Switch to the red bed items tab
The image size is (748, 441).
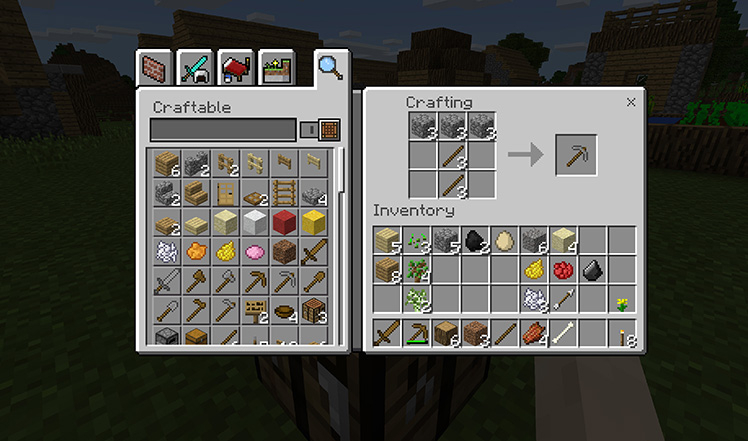(233, 68)
